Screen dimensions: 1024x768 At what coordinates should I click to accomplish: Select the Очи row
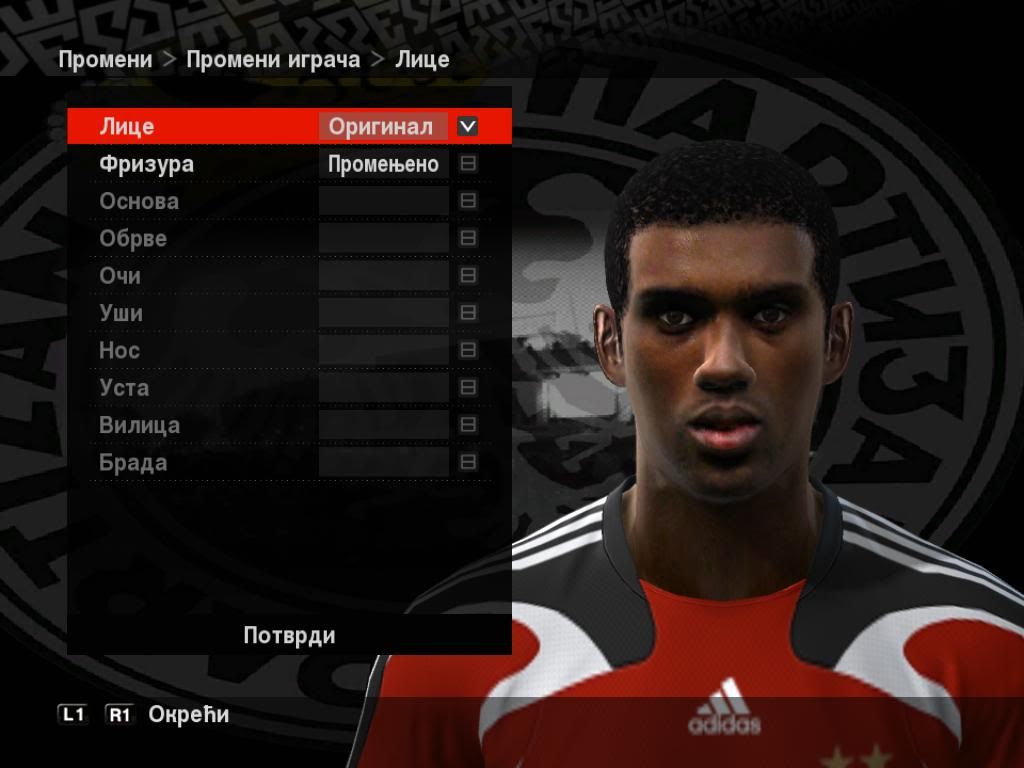(120, 276)
